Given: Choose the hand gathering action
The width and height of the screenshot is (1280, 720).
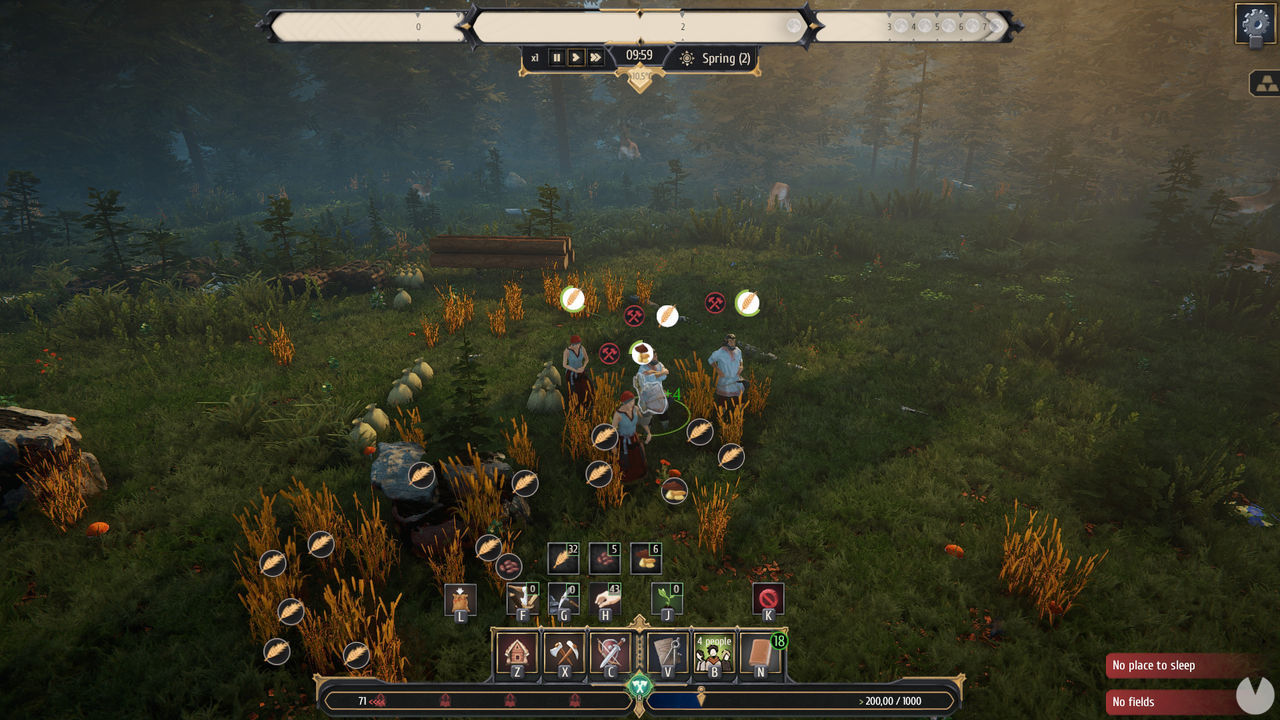Looking at the screenshot, I should 605,599.
